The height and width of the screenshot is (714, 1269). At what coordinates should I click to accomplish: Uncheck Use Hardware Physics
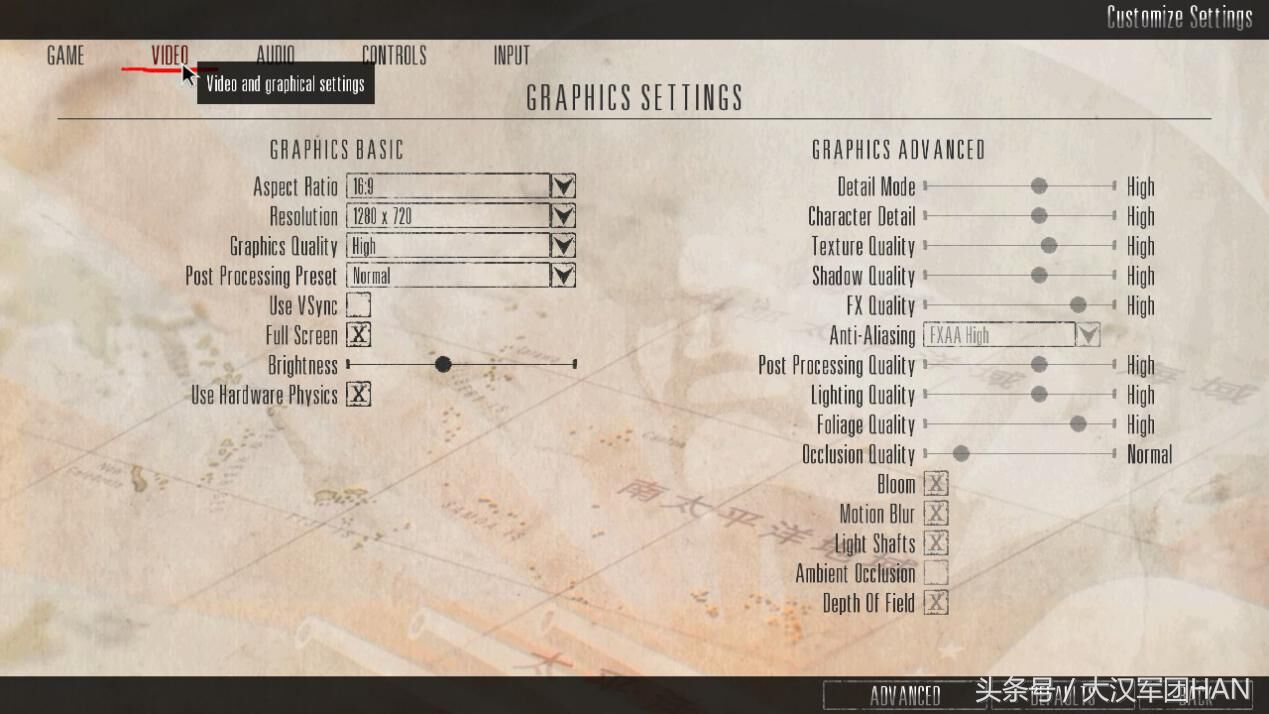(358, 395)
